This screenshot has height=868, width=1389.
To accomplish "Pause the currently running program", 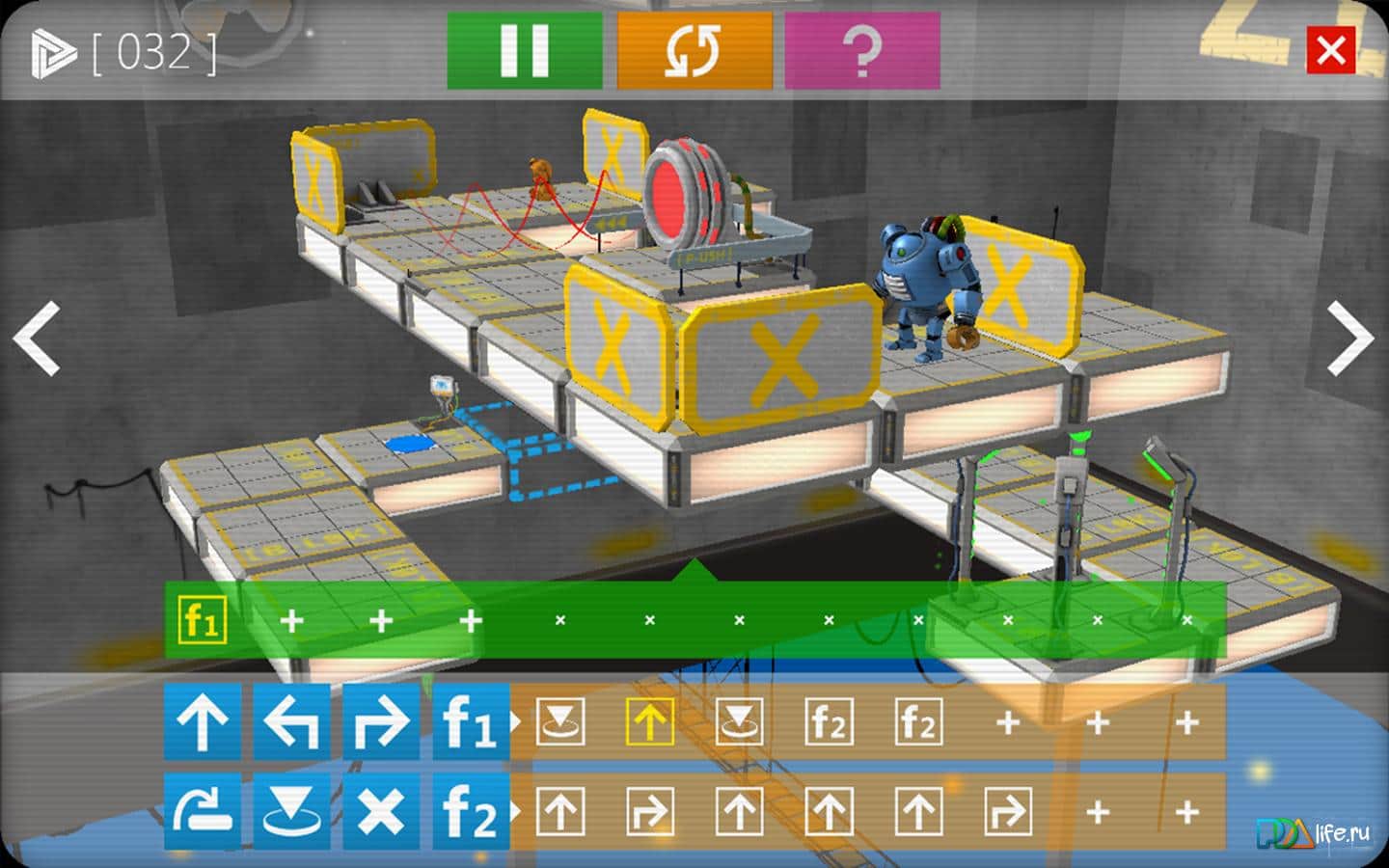I will click(522, 53).
